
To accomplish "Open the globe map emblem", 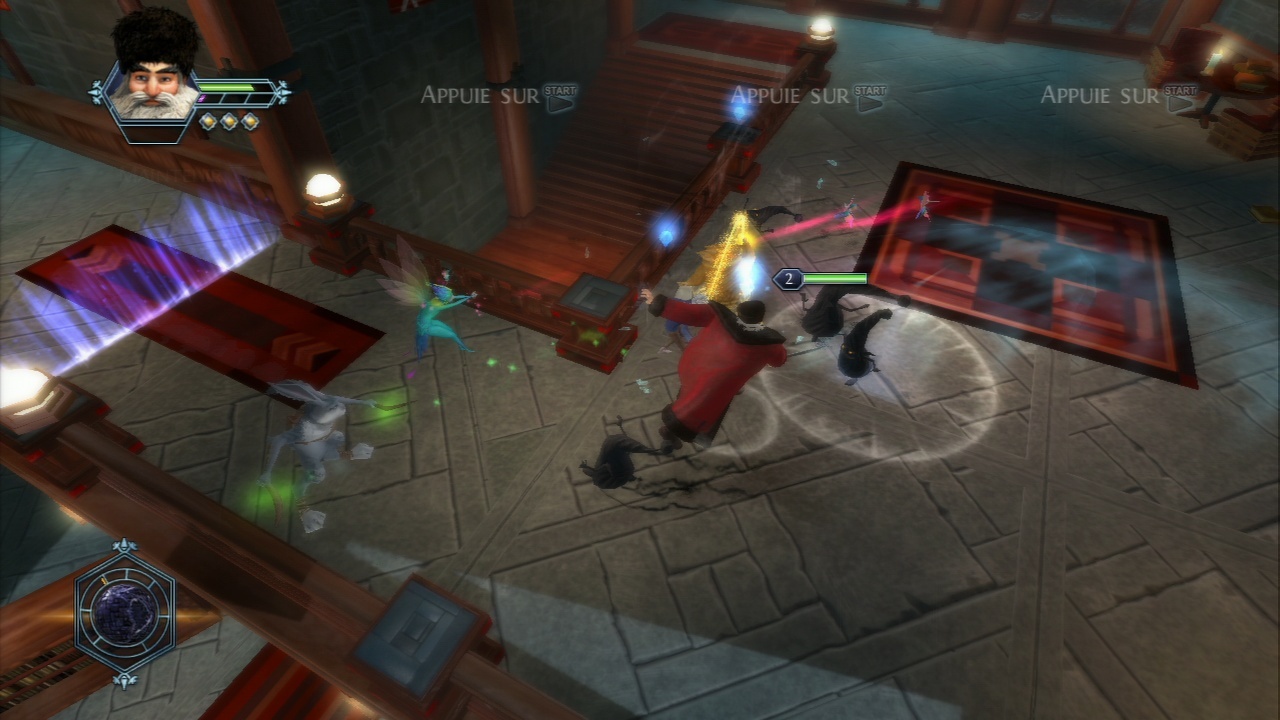I will point(126,613).
